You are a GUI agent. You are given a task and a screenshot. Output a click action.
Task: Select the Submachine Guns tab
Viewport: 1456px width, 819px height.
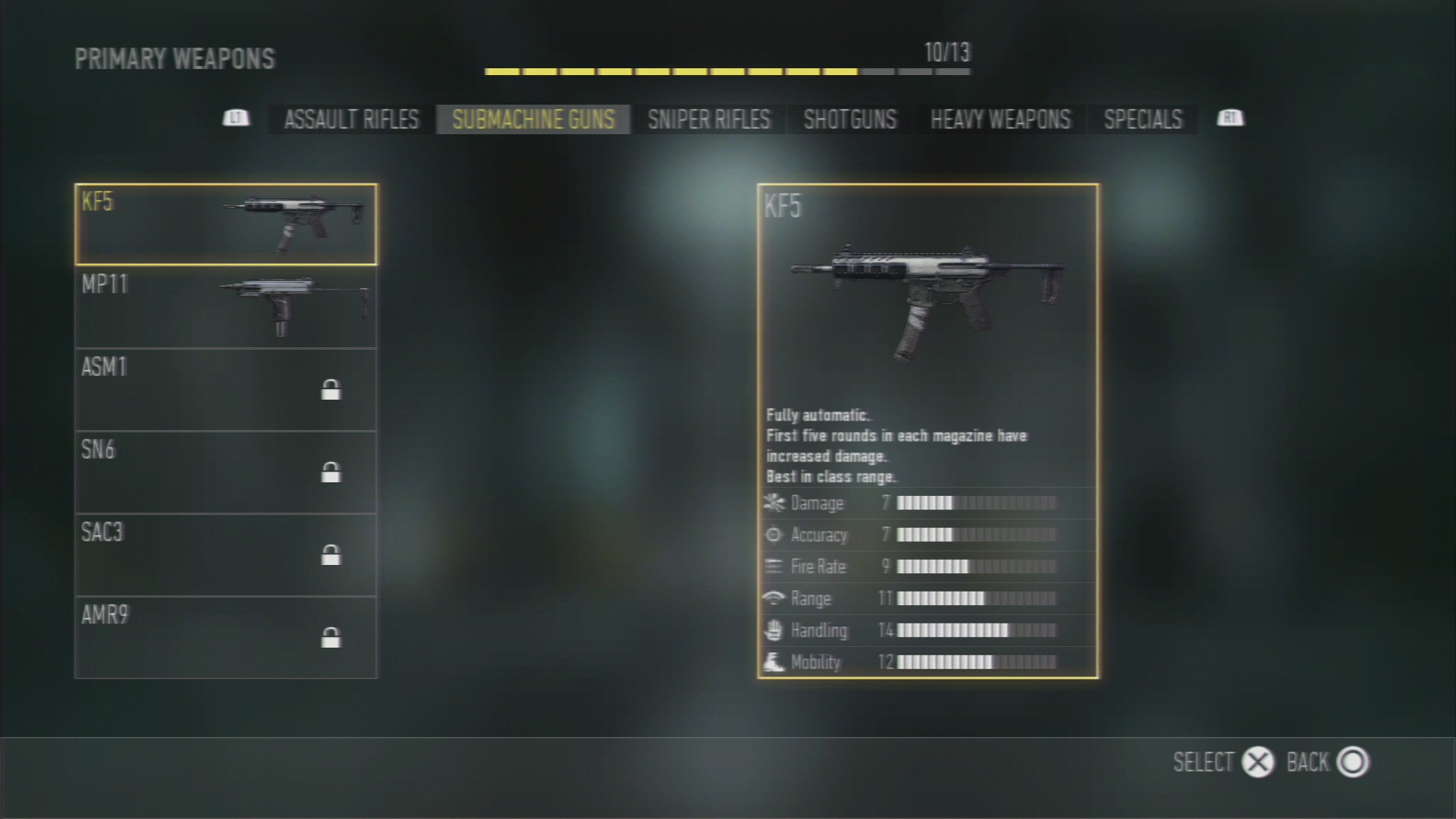[533, 120]
